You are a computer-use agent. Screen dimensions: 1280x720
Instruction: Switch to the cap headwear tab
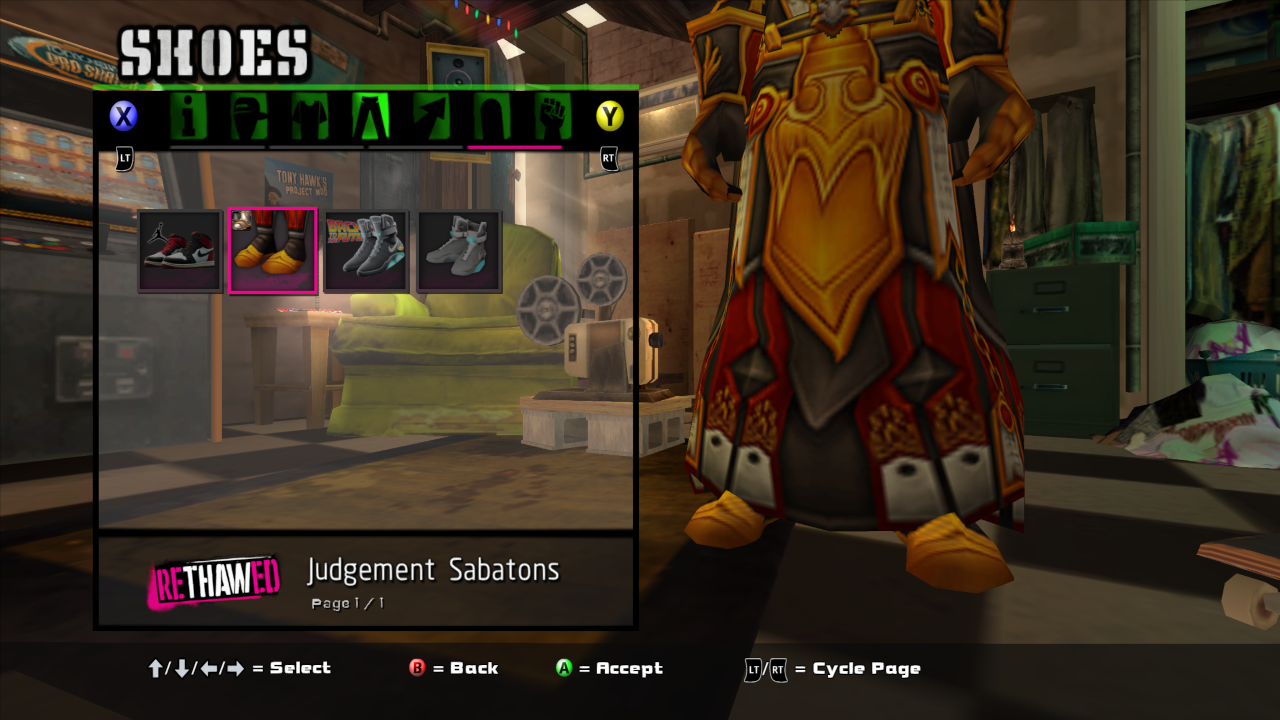[249, 117]
